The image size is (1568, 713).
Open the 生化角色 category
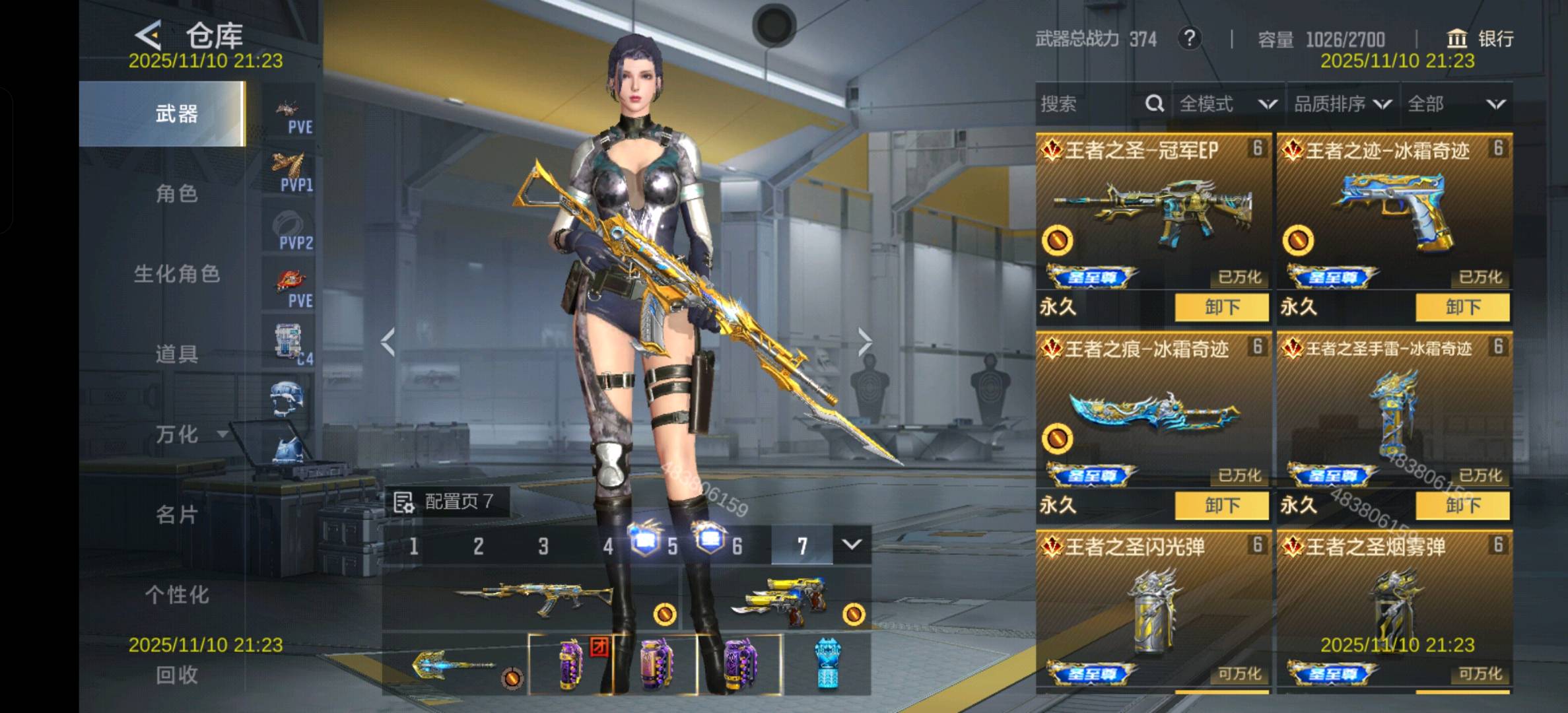tap(176, 274)
